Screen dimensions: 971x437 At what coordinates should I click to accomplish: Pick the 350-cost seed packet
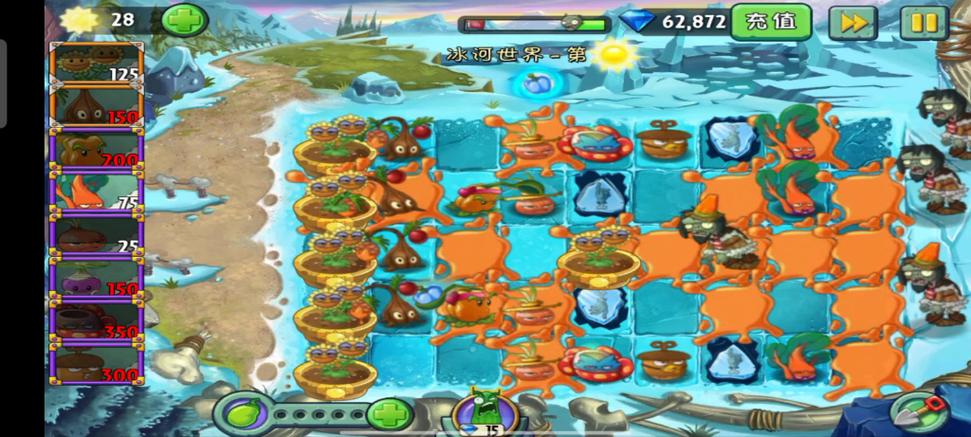[97, 322]
